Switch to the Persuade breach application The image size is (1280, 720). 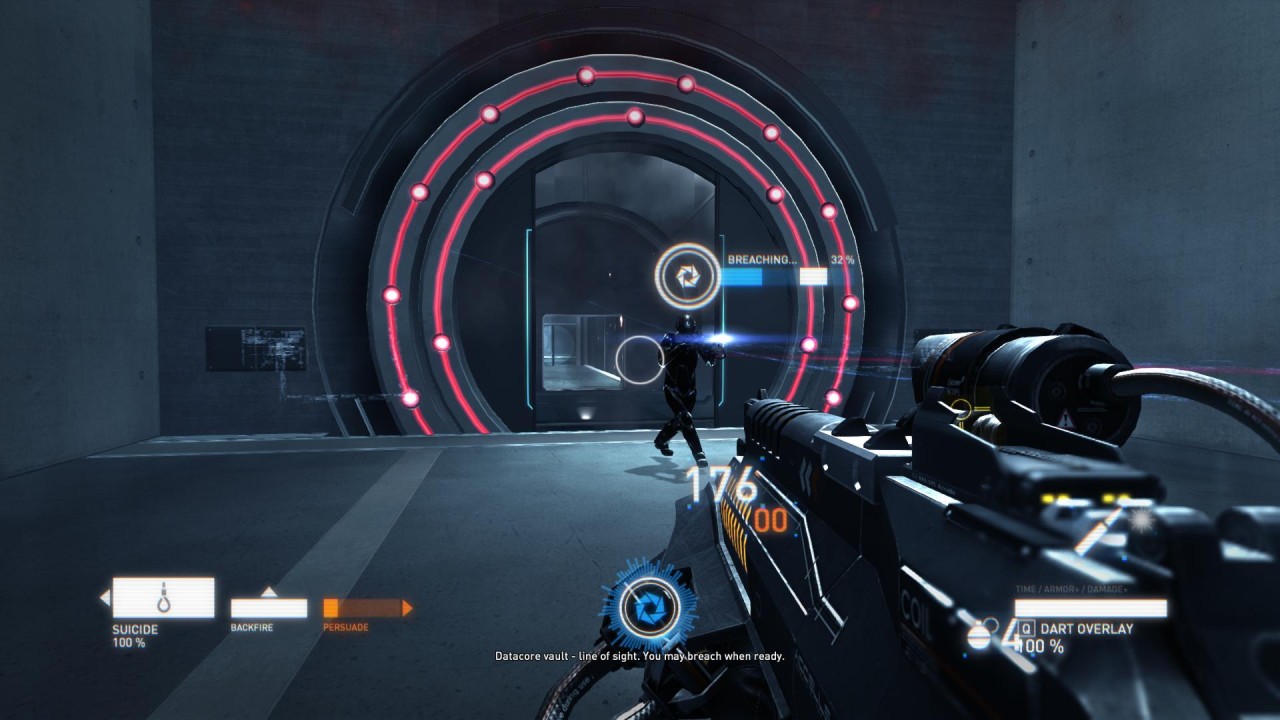[361, 608]
